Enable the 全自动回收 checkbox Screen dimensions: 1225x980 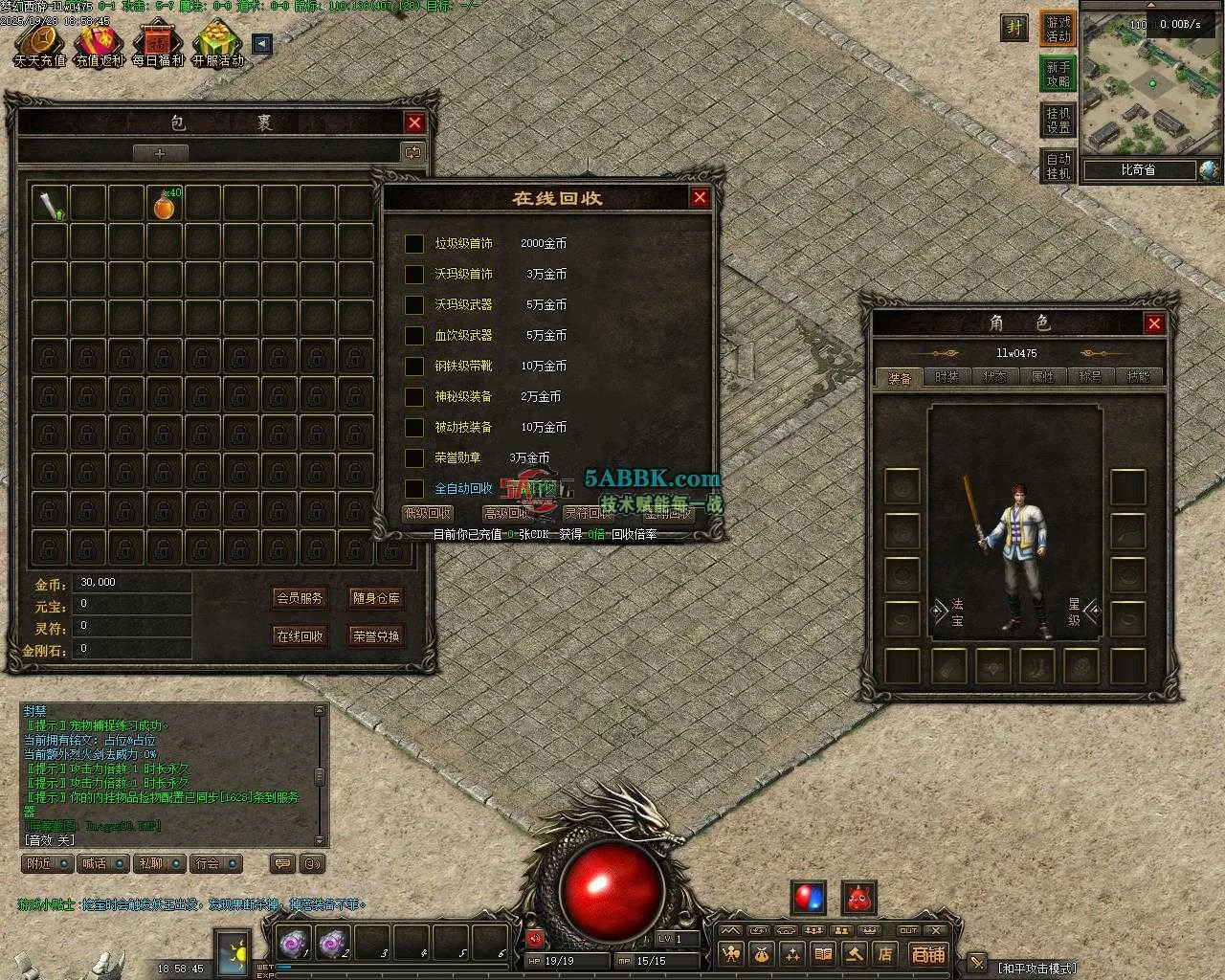point(414,488)
